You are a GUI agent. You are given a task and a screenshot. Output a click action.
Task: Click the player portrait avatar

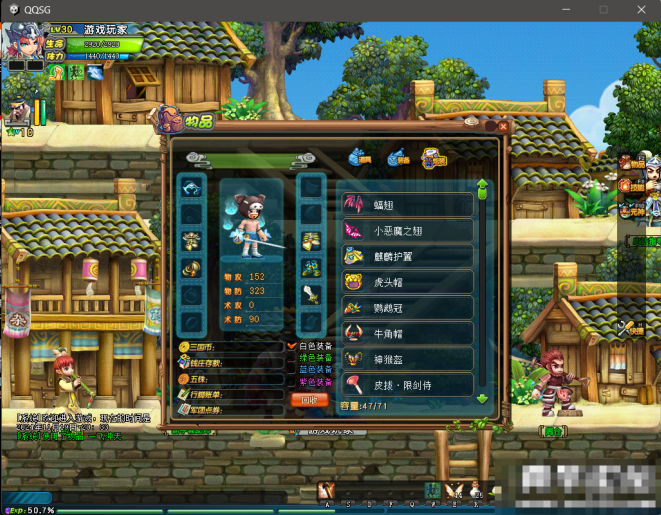tap(21, 41)
